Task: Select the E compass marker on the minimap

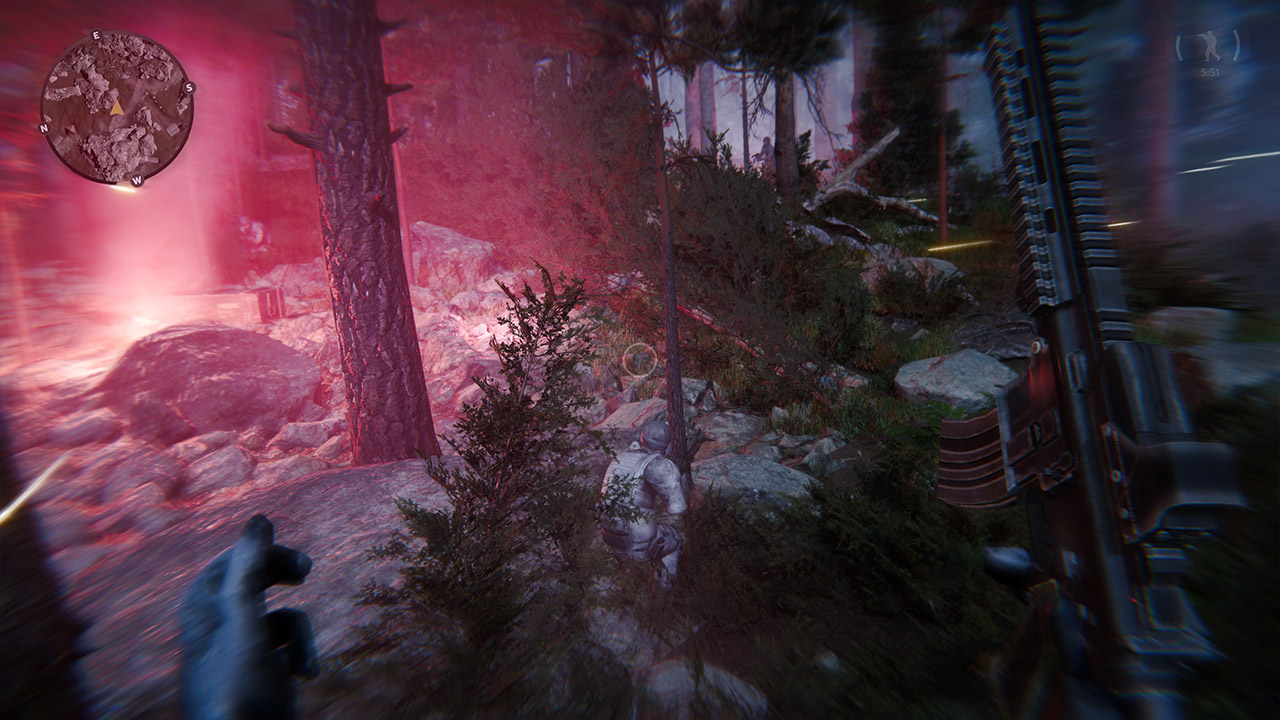Action: click(x=96, y=35)
